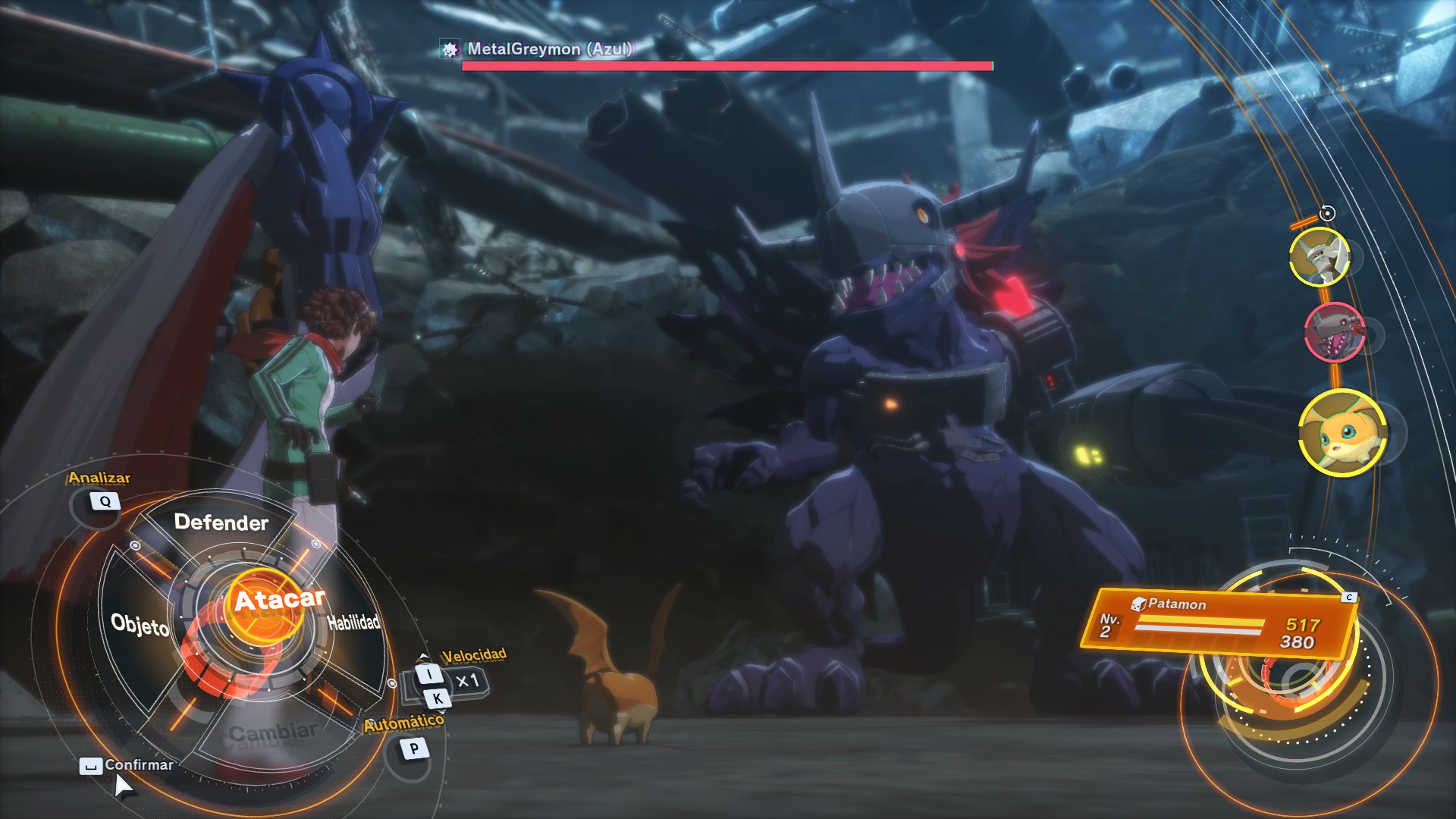
Task: Click the rotate-order icon above the party portraits
Action: (1328, 212)
